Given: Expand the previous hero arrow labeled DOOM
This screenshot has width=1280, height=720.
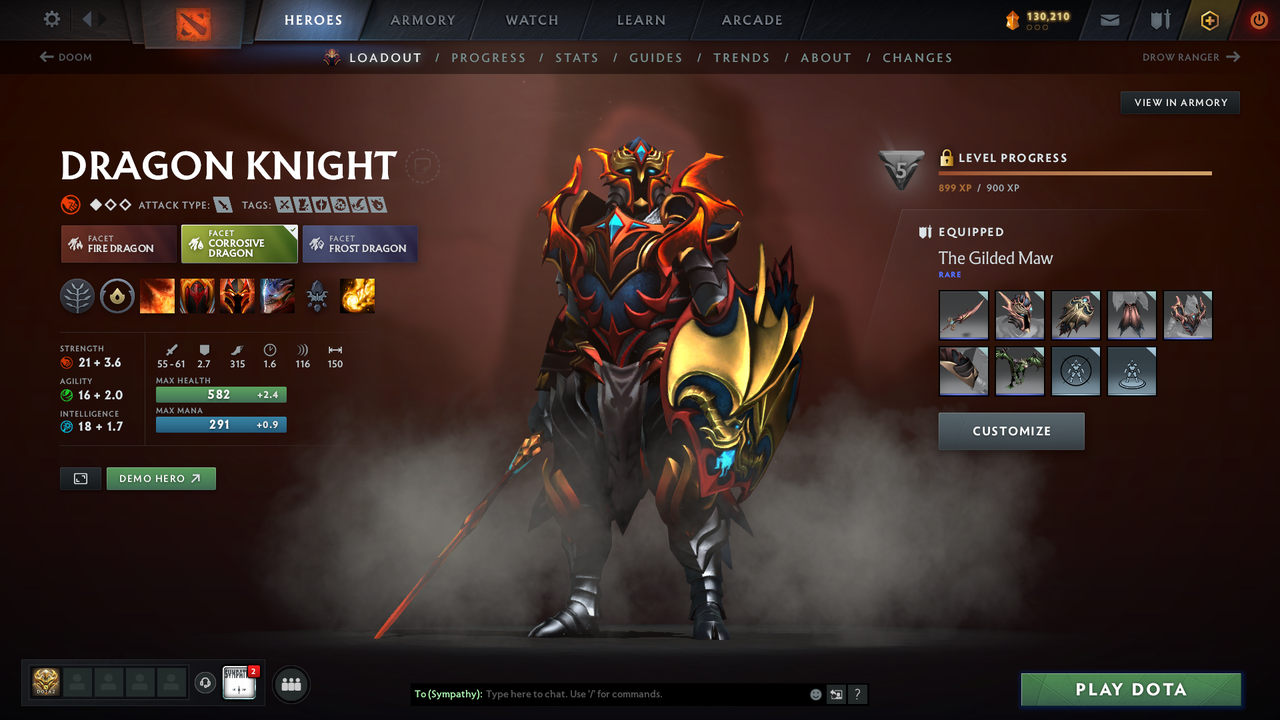Looking at the screenshot, I should 65,57.
